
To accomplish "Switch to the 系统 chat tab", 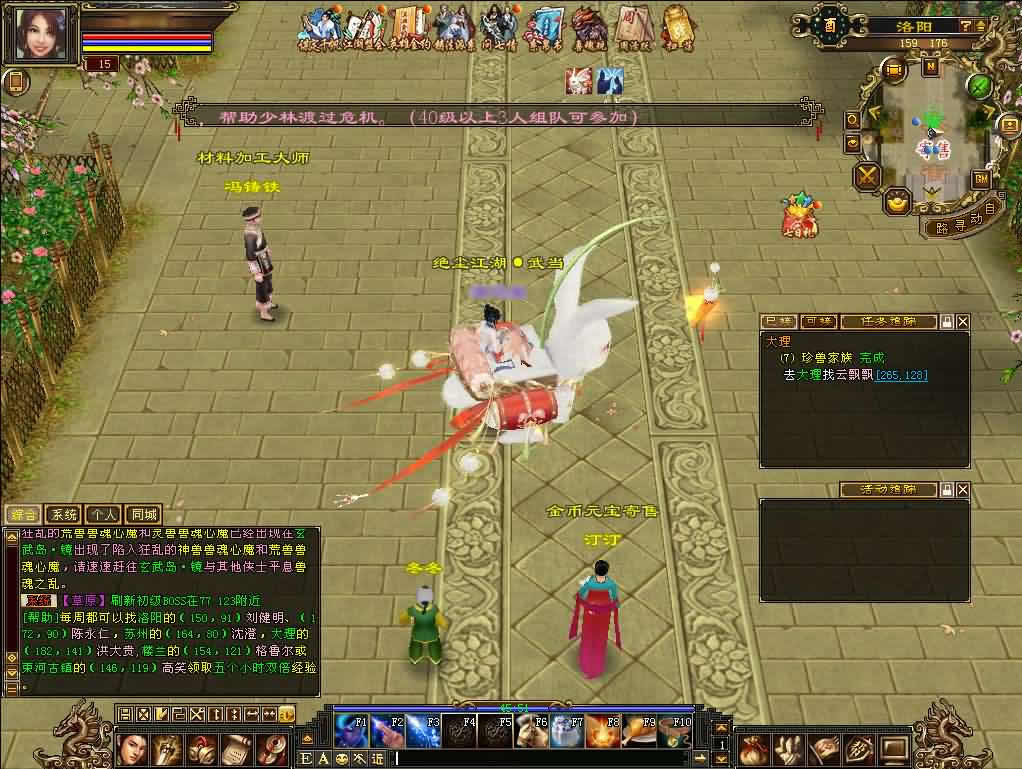I will (x=63, y=514).
